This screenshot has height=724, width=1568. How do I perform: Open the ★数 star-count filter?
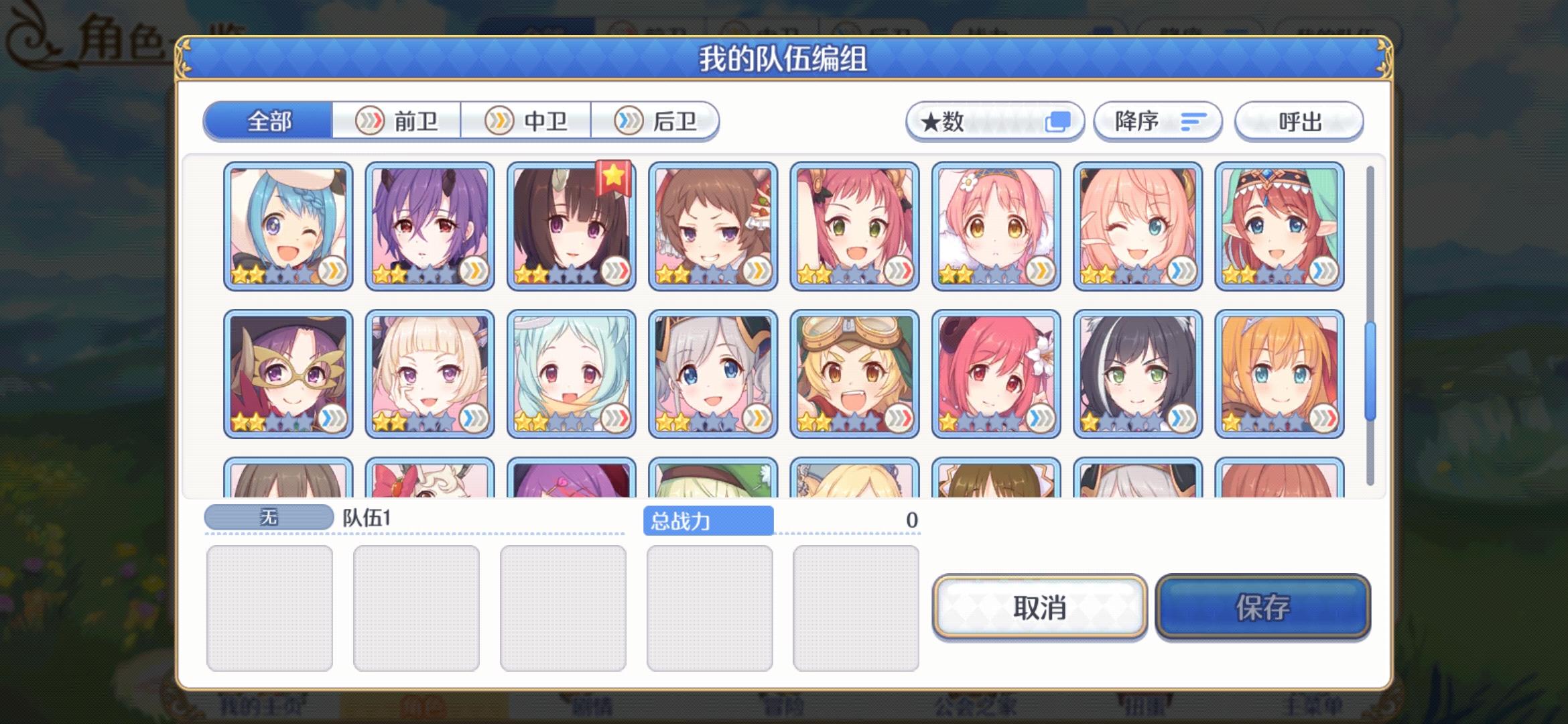(995, 121)
